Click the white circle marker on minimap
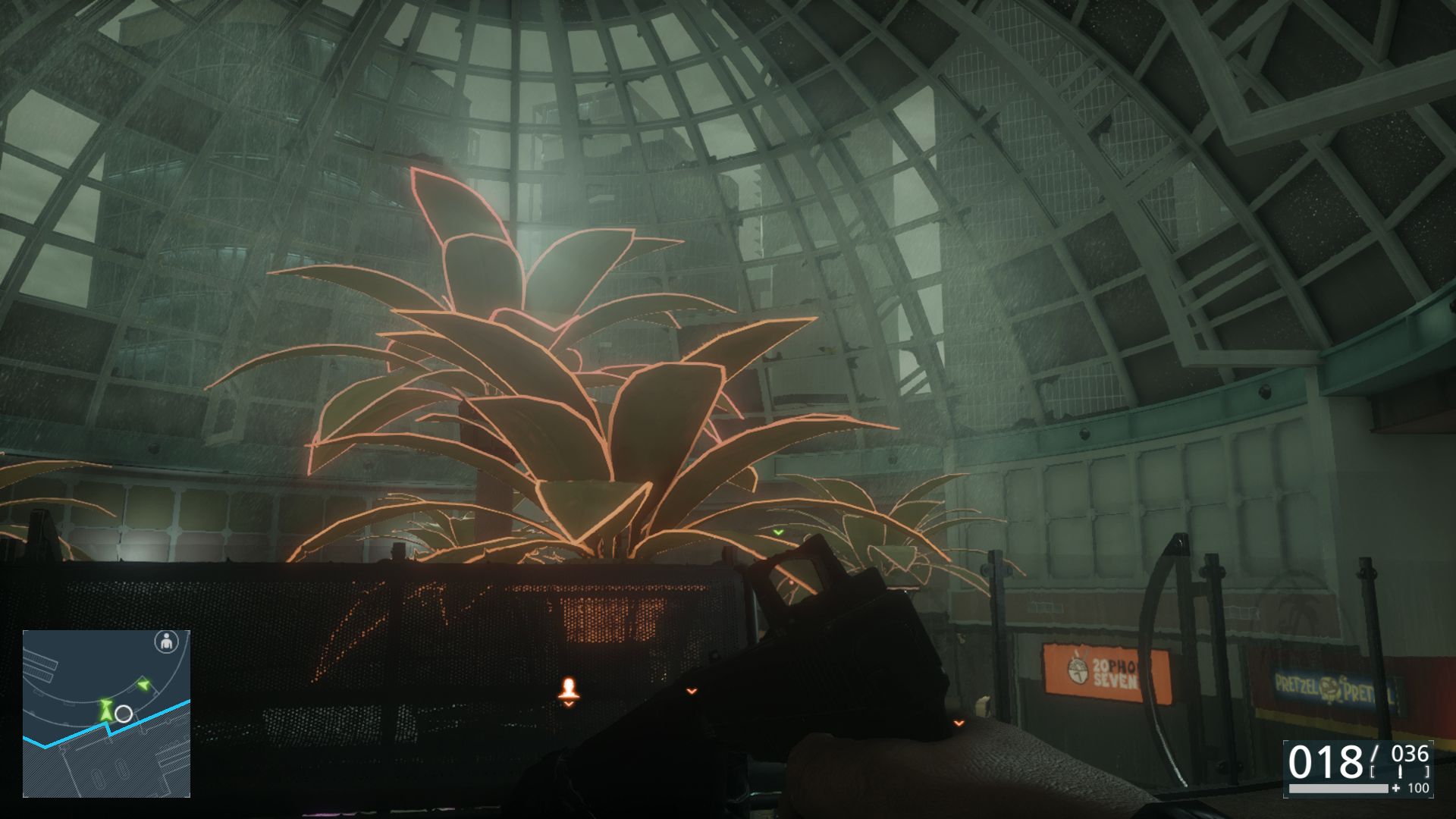 pos(124,714)
